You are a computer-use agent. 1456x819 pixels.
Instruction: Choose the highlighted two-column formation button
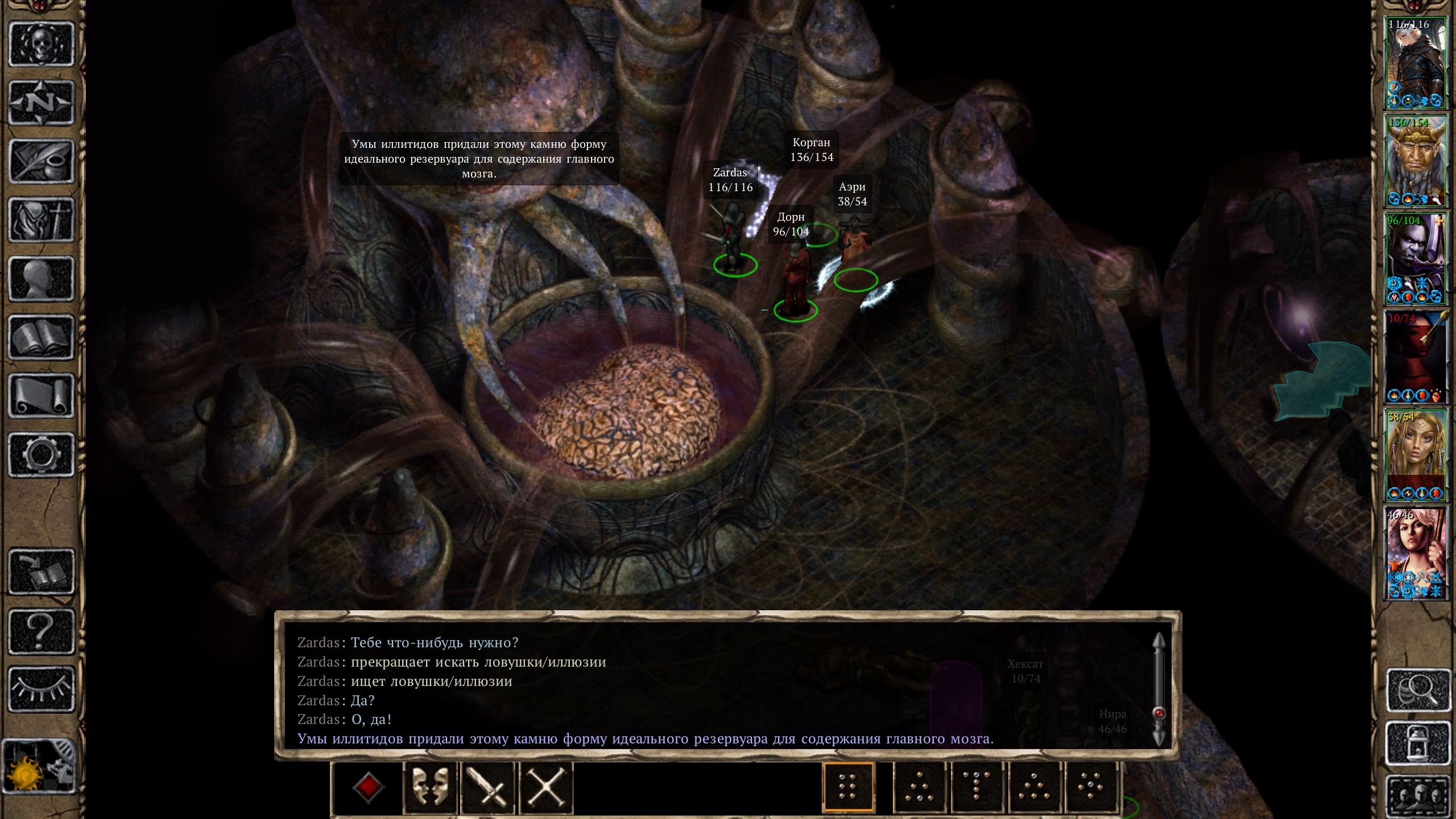[x=848, y=788]
